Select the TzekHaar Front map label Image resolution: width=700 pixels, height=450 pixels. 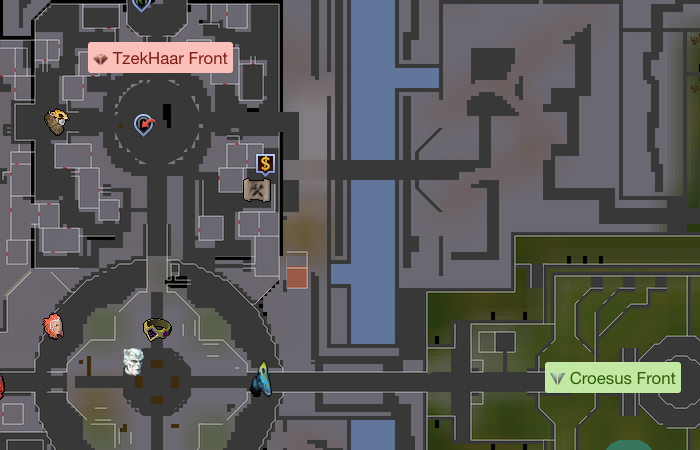click(160, 59)
